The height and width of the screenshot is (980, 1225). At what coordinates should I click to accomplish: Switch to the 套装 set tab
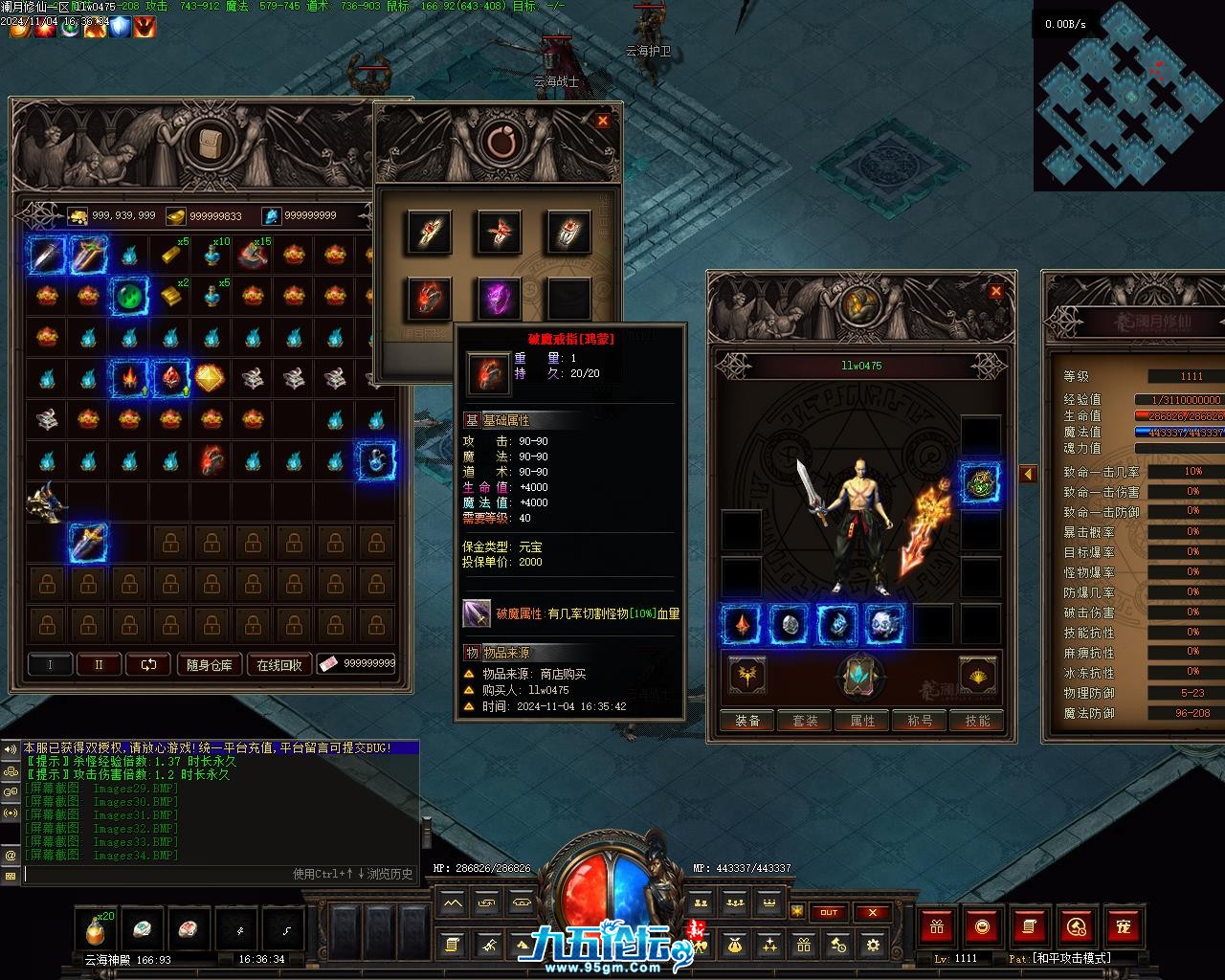(805, 721)
